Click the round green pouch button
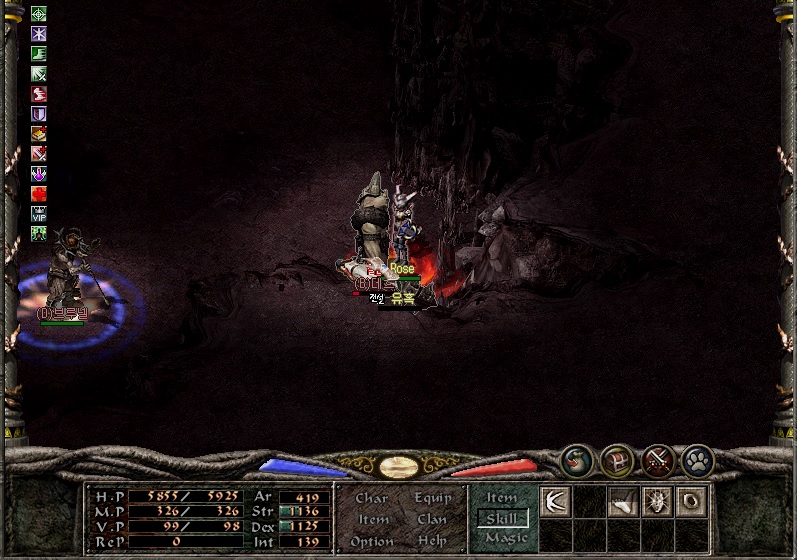Screen dimensions: 797x560 (x=576, y=461)
